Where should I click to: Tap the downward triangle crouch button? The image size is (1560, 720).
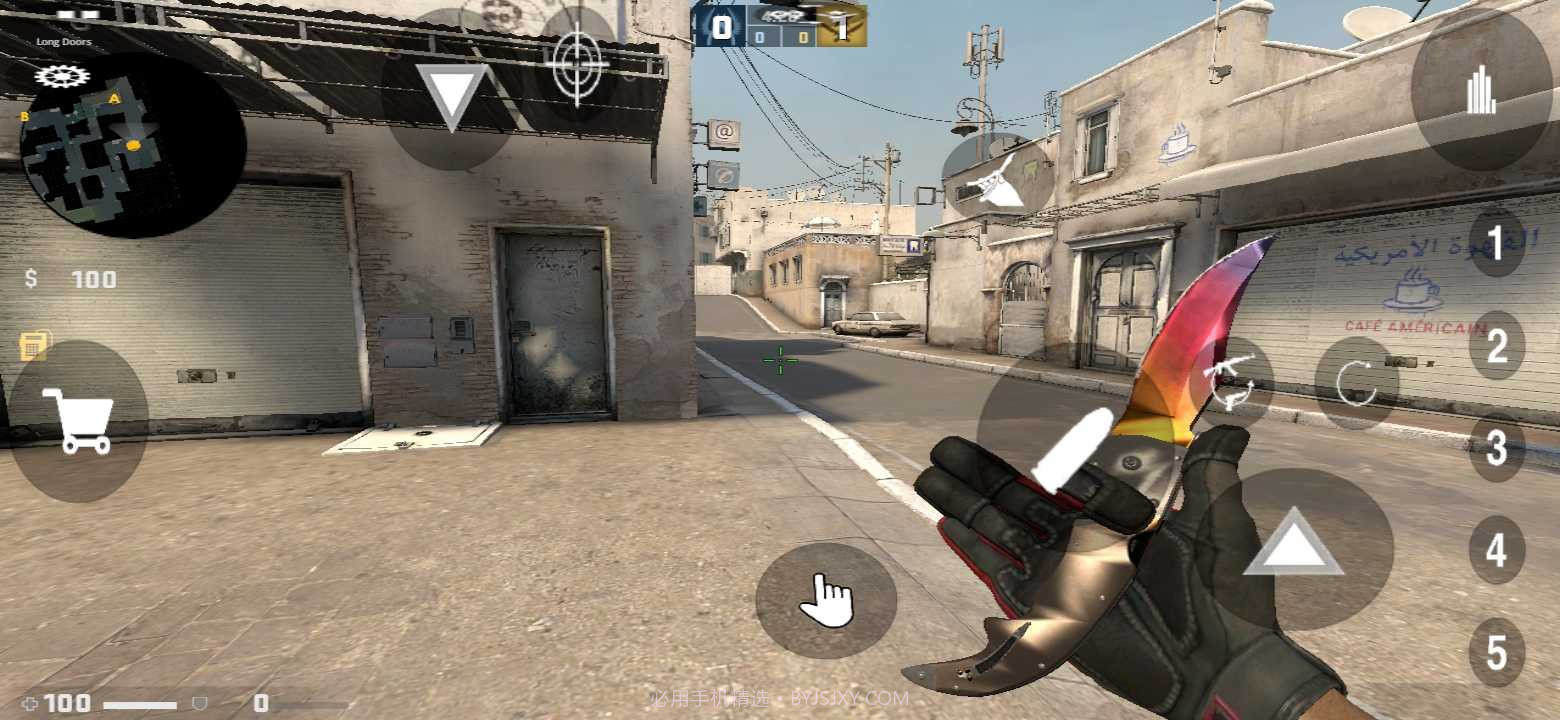click(x=451, y=95)
